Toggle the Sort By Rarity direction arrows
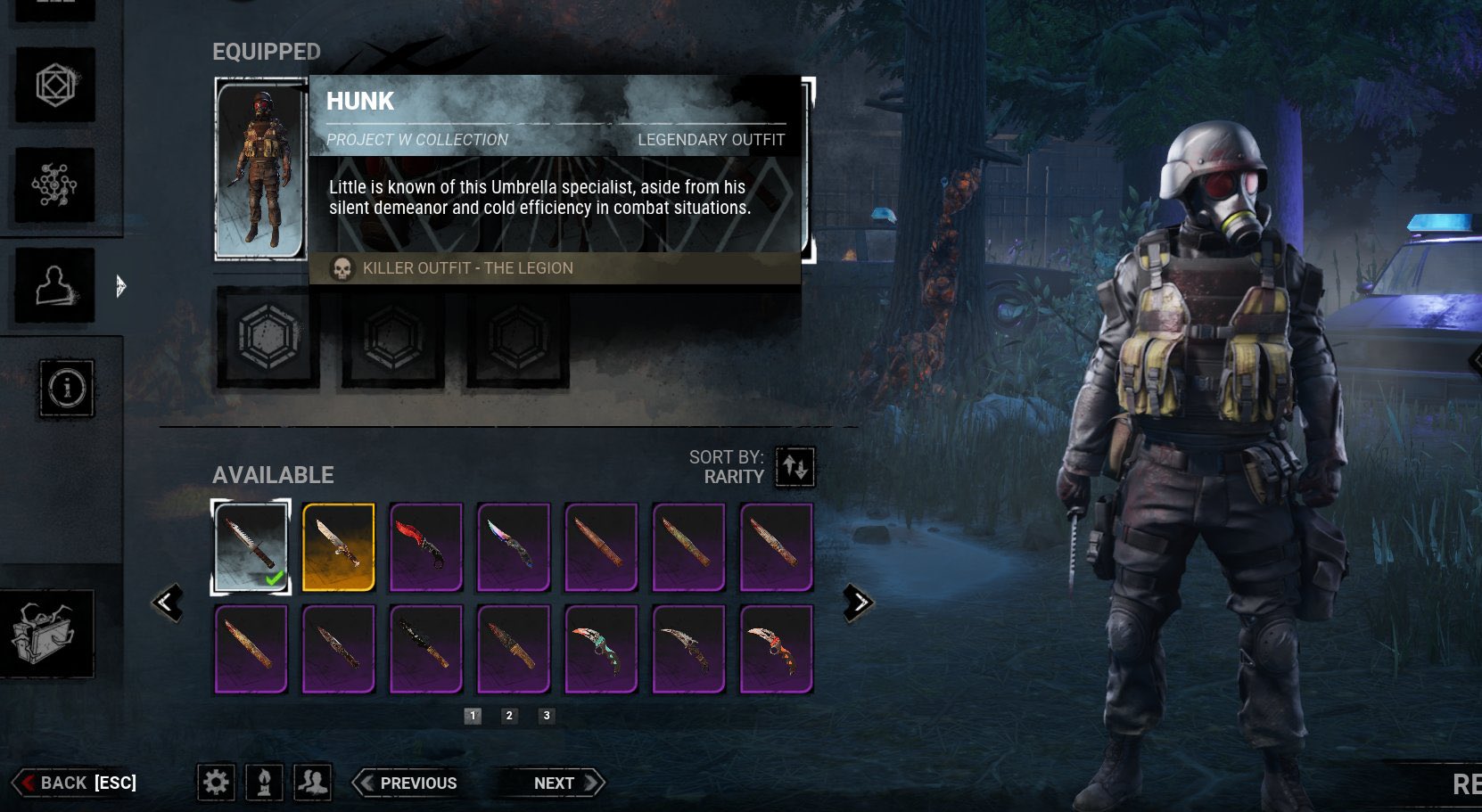Image resolution: width=1482 pixels, height=812 pixels. pos(796,467)
